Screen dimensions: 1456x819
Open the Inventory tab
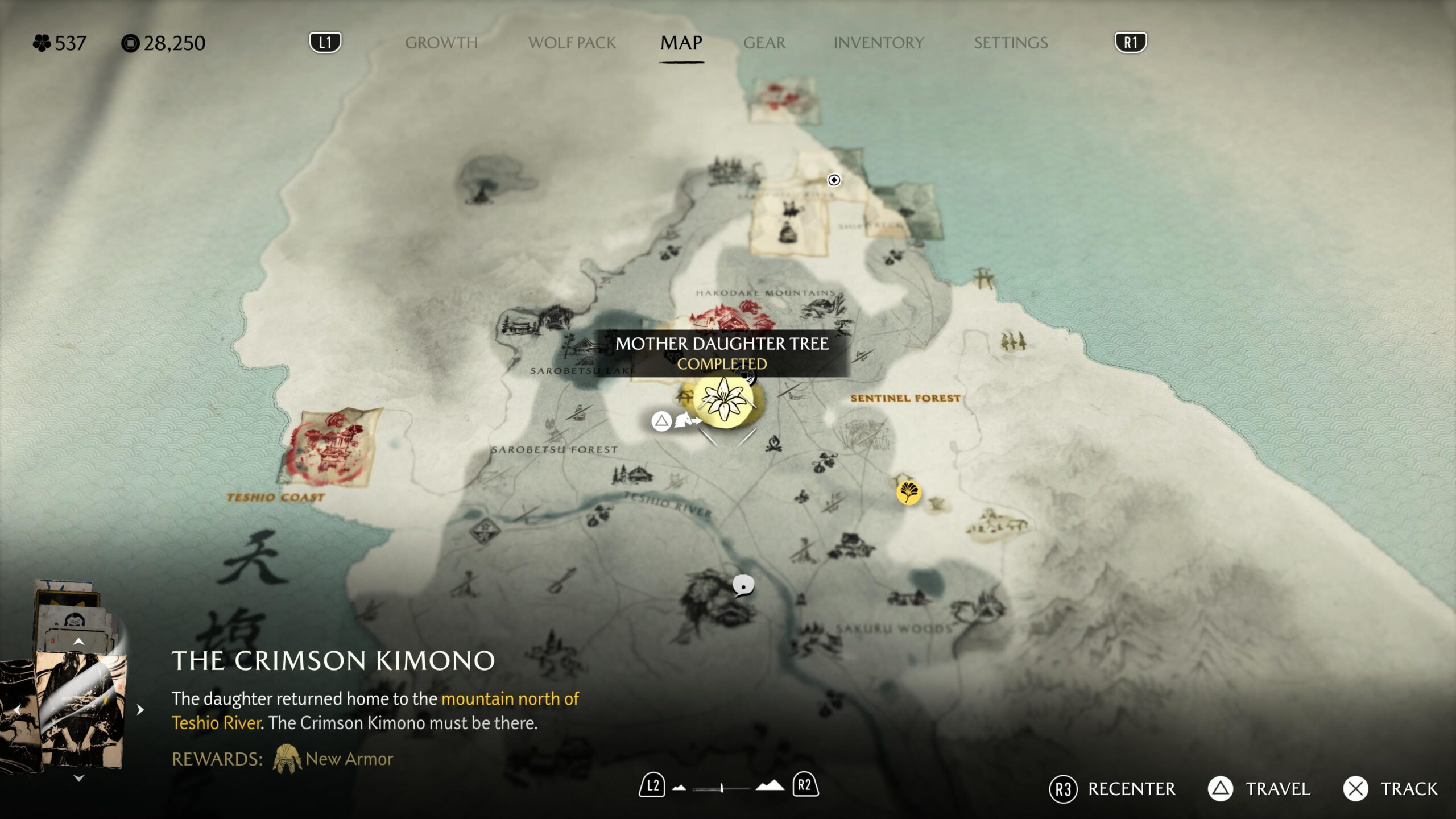click(878, 43)
